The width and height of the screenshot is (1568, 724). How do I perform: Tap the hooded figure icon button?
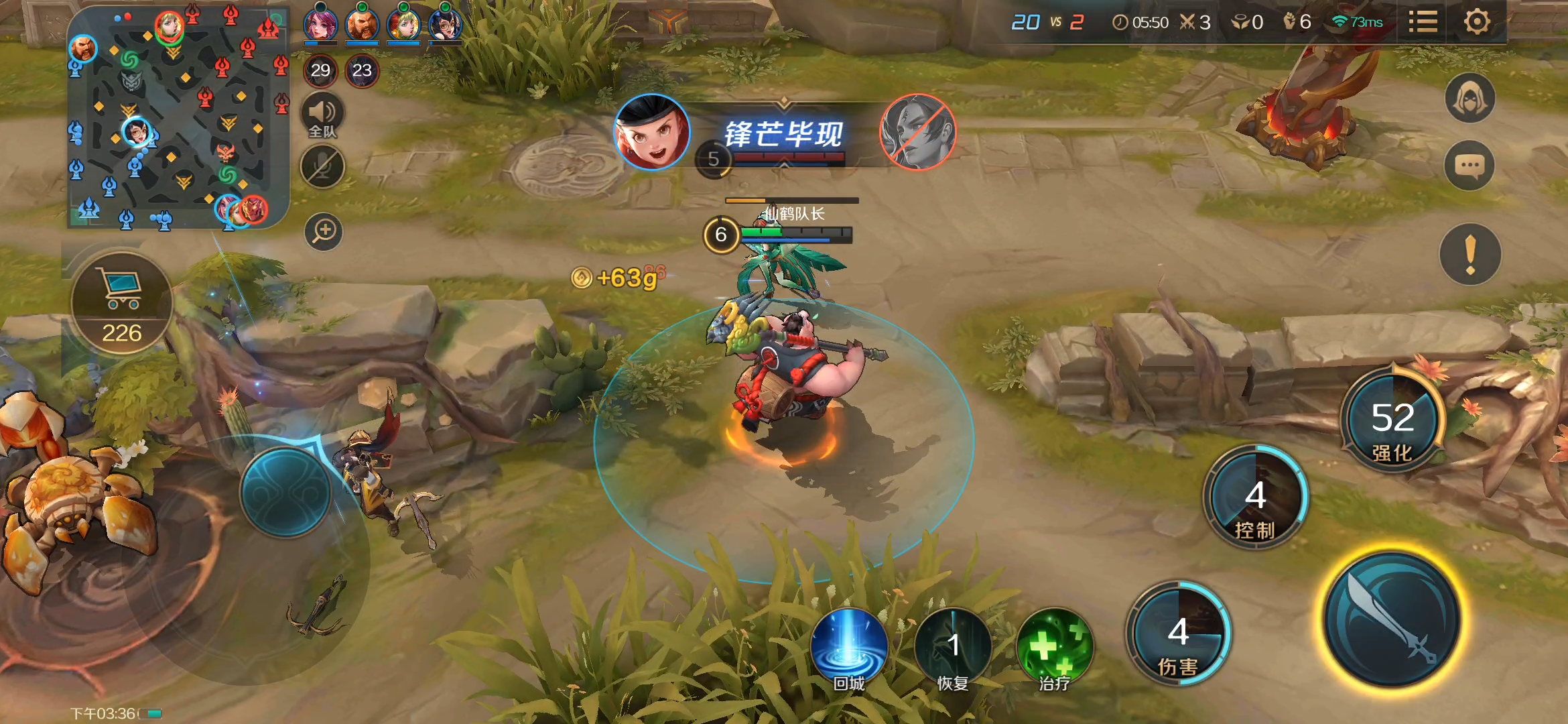coord(1469,99)
